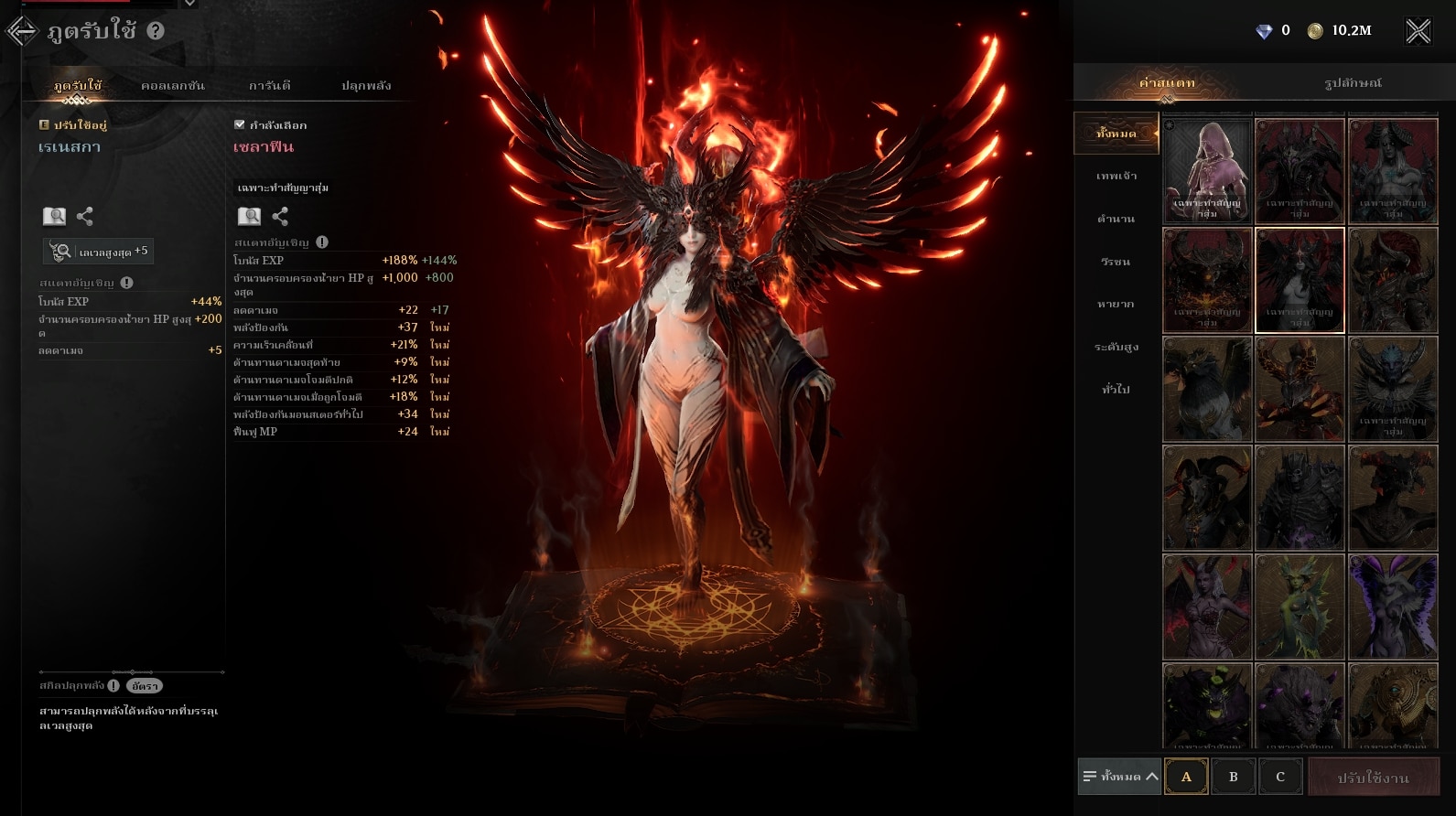Show the วีรชน category

pos(1116,262)
